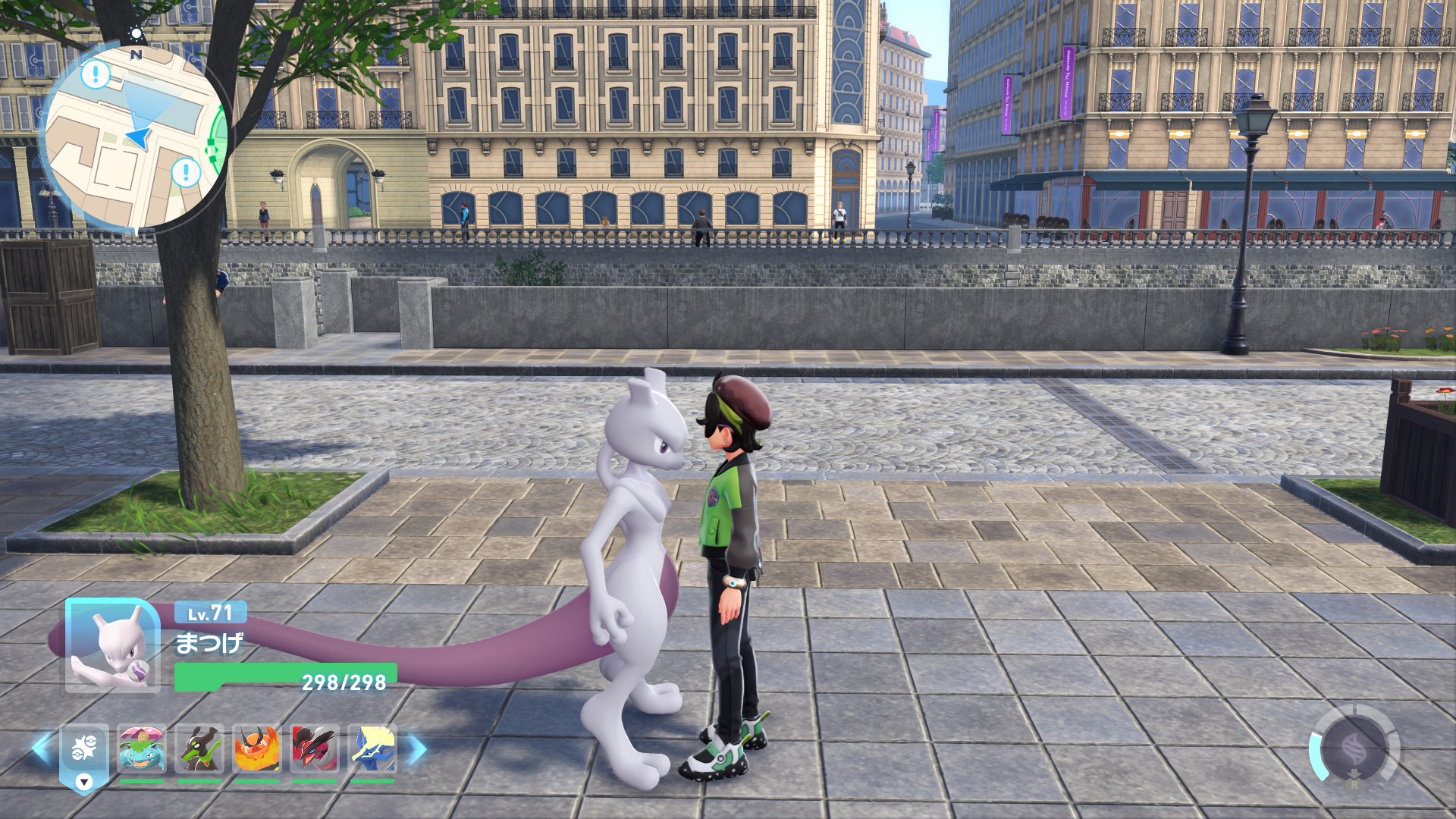Open the Poké Ball party switch panel
The width and height of the screenshot is (1456, 819).
coord(84,751)
